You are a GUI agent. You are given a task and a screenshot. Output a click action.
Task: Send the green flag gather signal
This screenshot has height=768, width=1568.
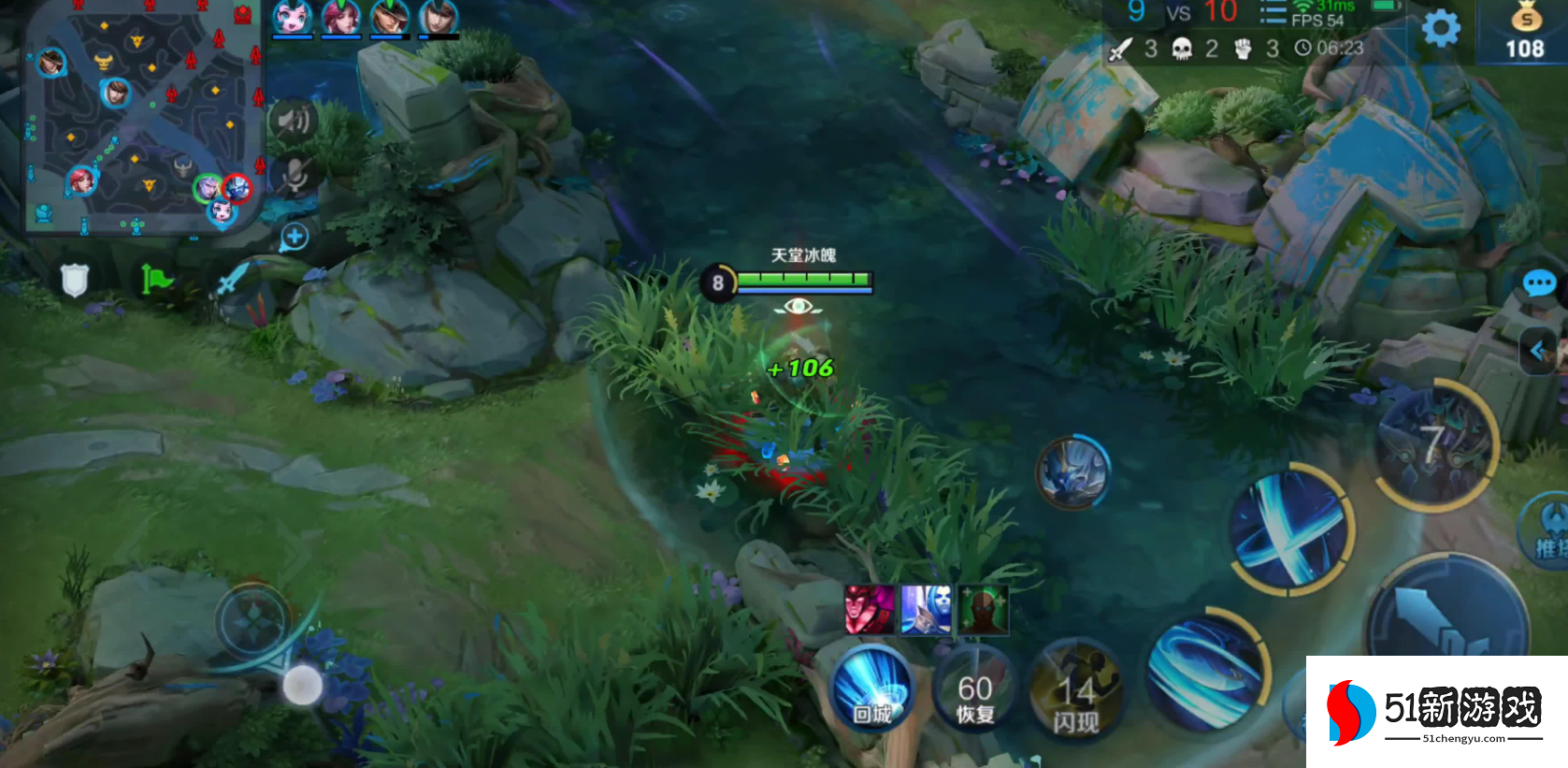157,279
